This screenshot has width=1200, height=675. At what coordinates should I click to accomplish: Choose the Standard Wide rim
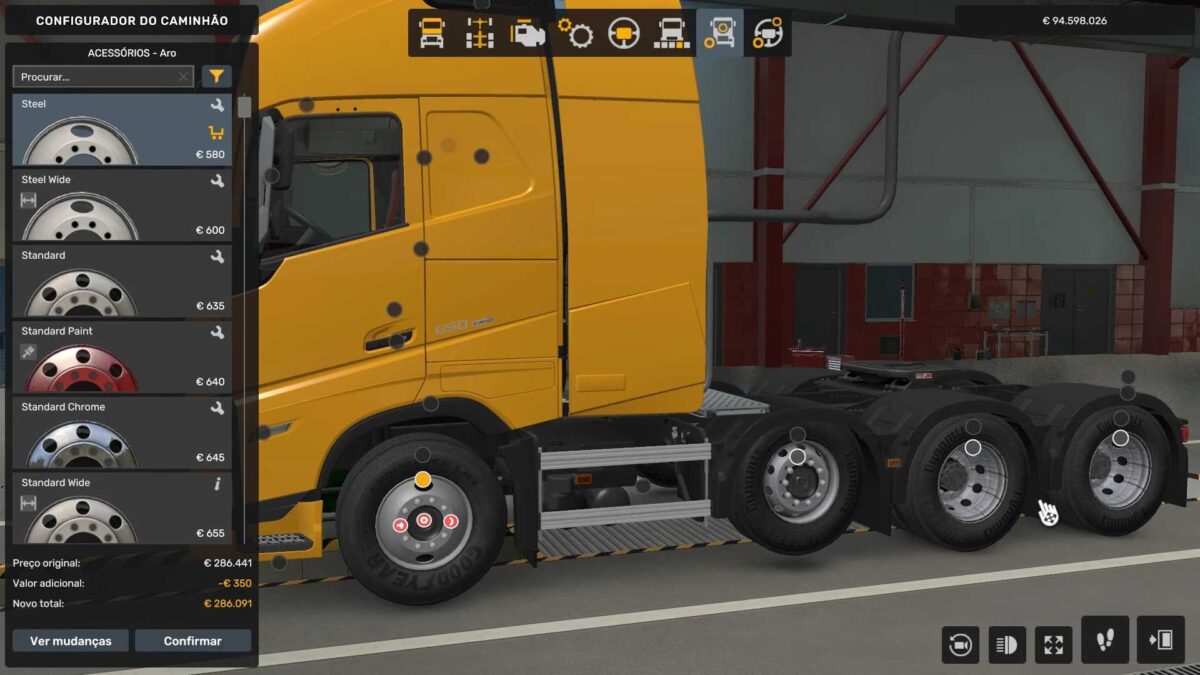[x=122, y=509]
